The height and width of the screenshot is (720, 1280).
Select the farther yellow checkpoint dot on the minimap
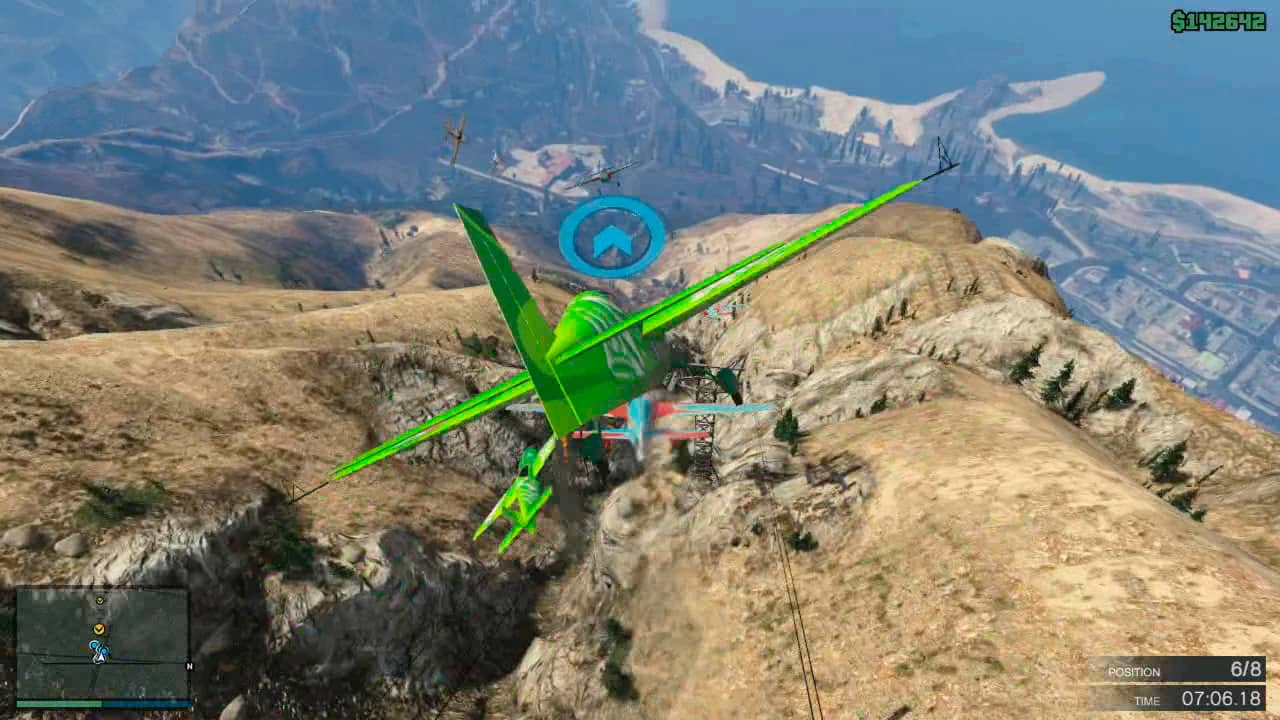pos(99,600)
